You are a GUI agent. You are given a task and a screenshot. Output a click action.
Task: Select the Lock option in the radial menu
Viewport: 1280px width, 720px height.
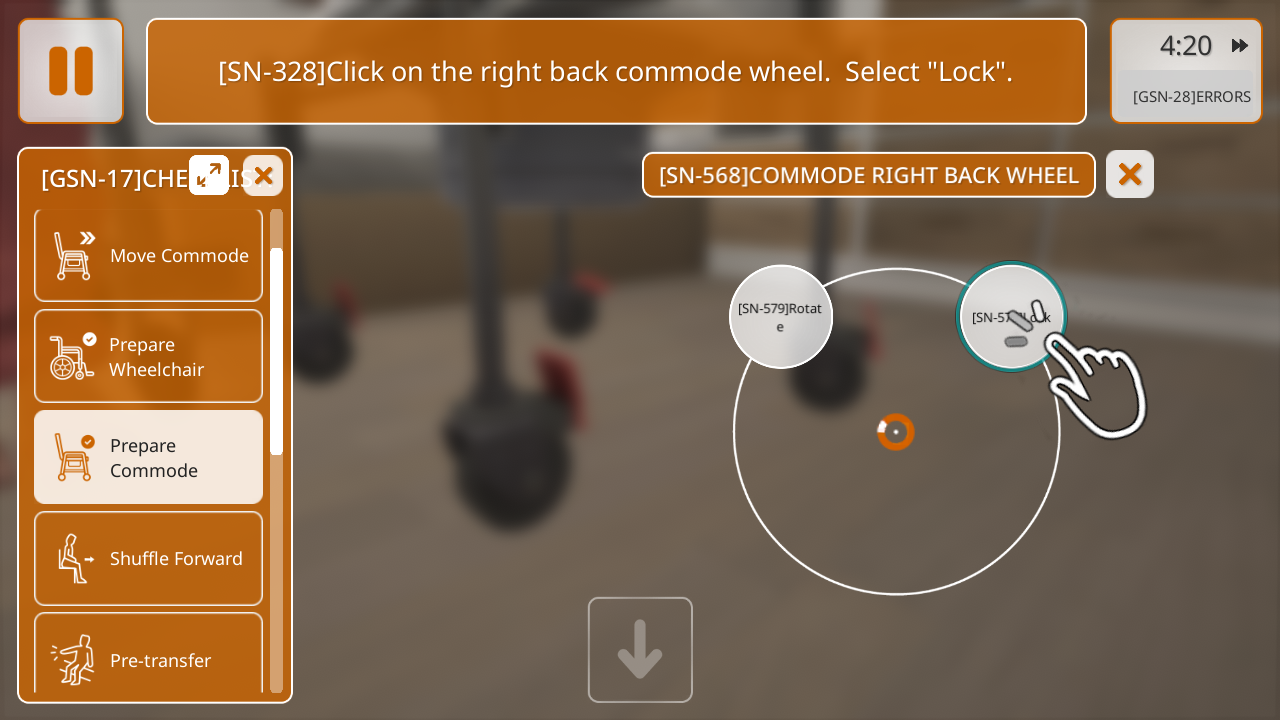click(1011, 317)
